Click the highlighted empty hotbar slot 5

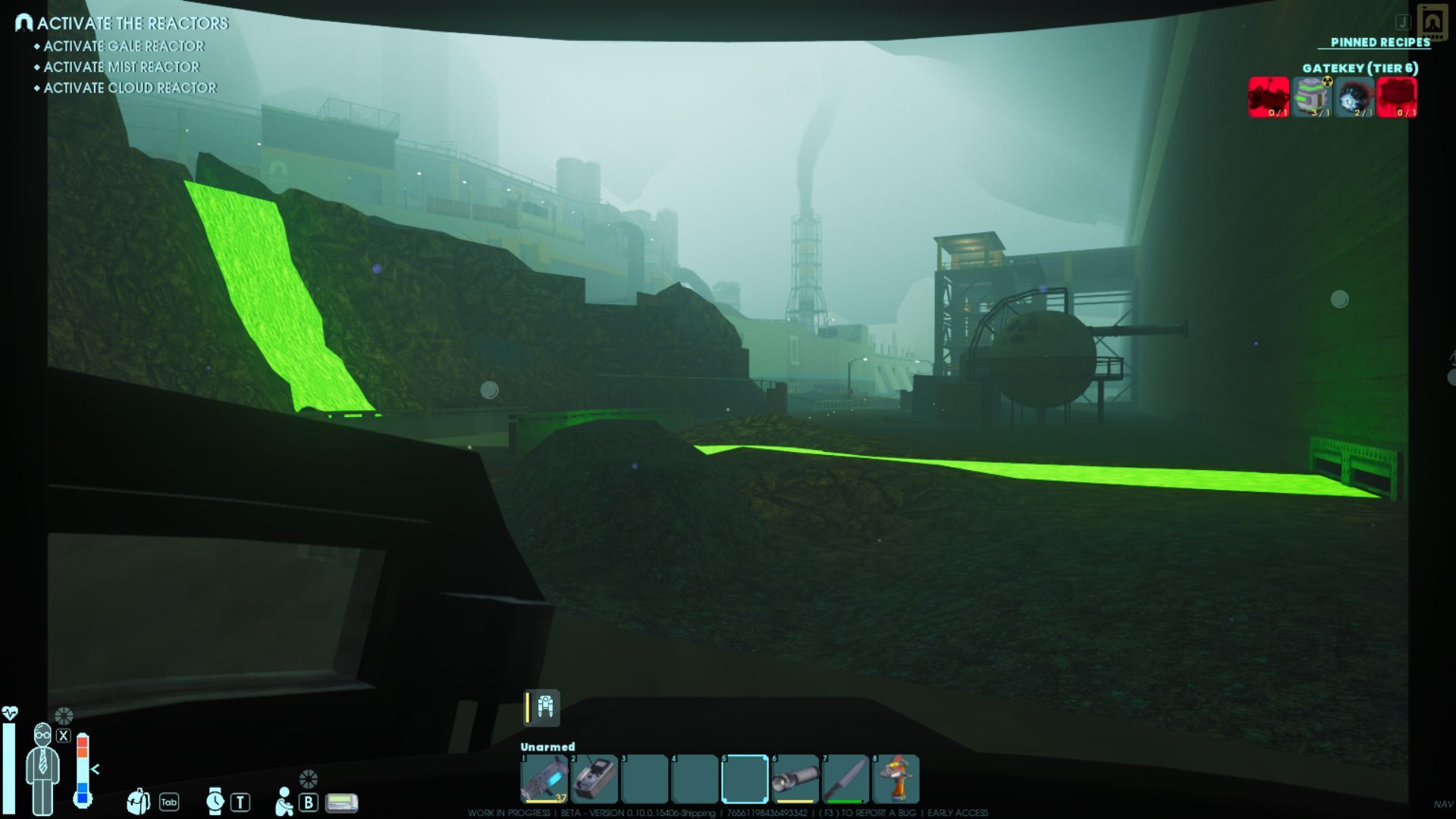click(745, 779)
